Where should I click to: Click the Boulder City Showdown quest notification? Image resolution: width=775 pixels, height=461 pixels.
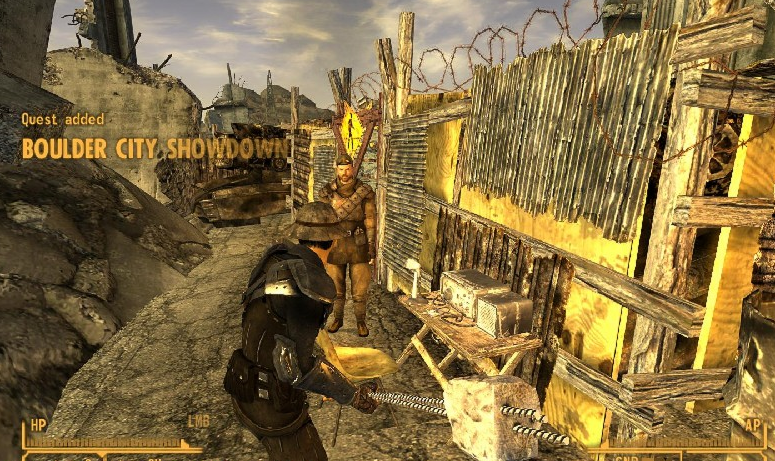coord(155,149)
